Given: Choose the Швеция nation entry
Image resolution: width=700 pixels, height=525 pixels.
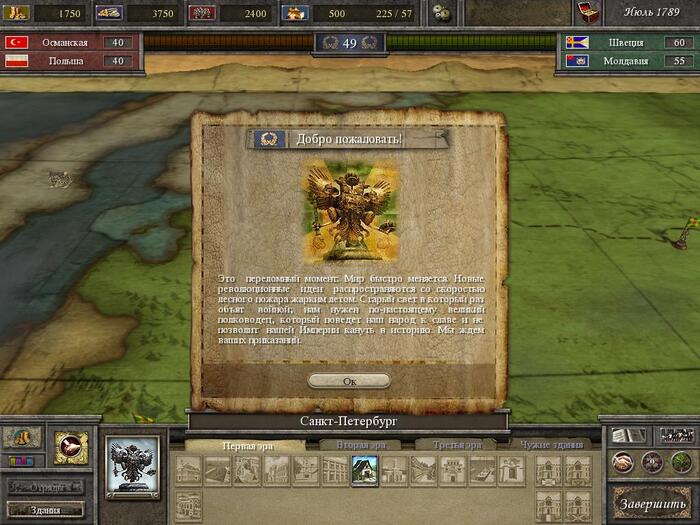Looking at the screenshot, I should pyautogui.click(x=626, y=43).
